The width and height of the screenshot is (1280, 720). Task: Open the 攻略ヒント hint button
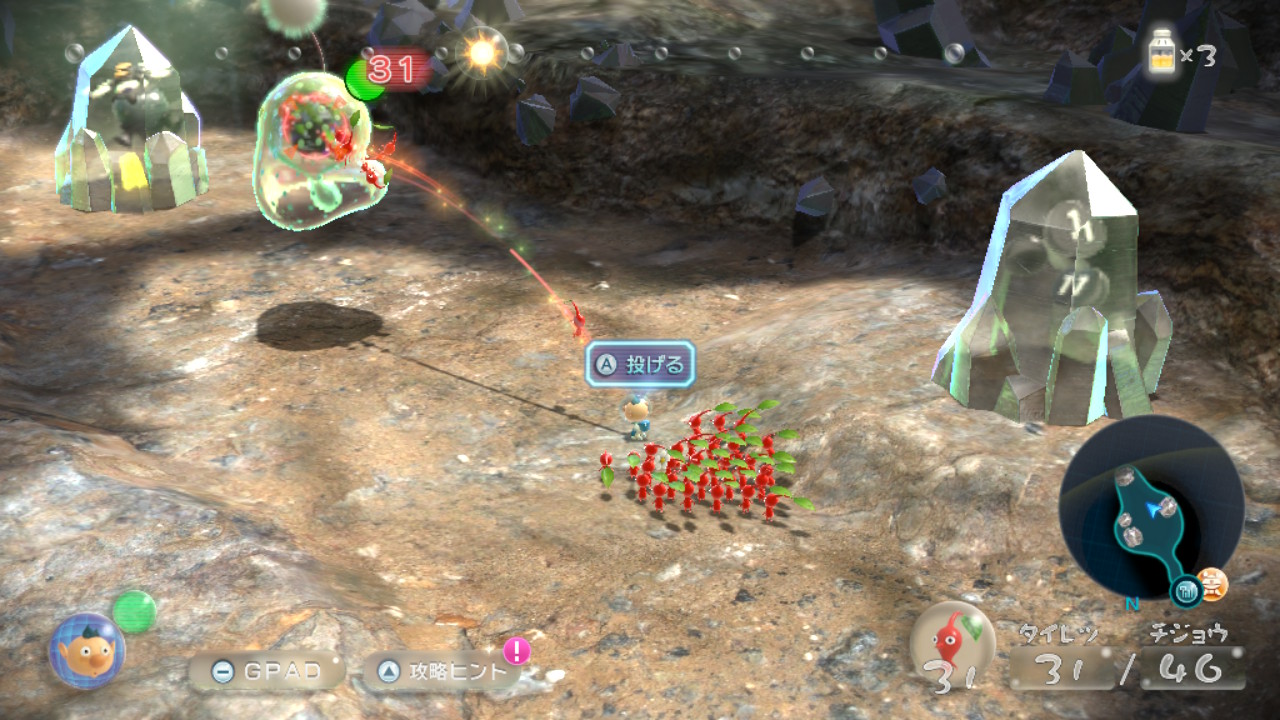click(442, 672)
